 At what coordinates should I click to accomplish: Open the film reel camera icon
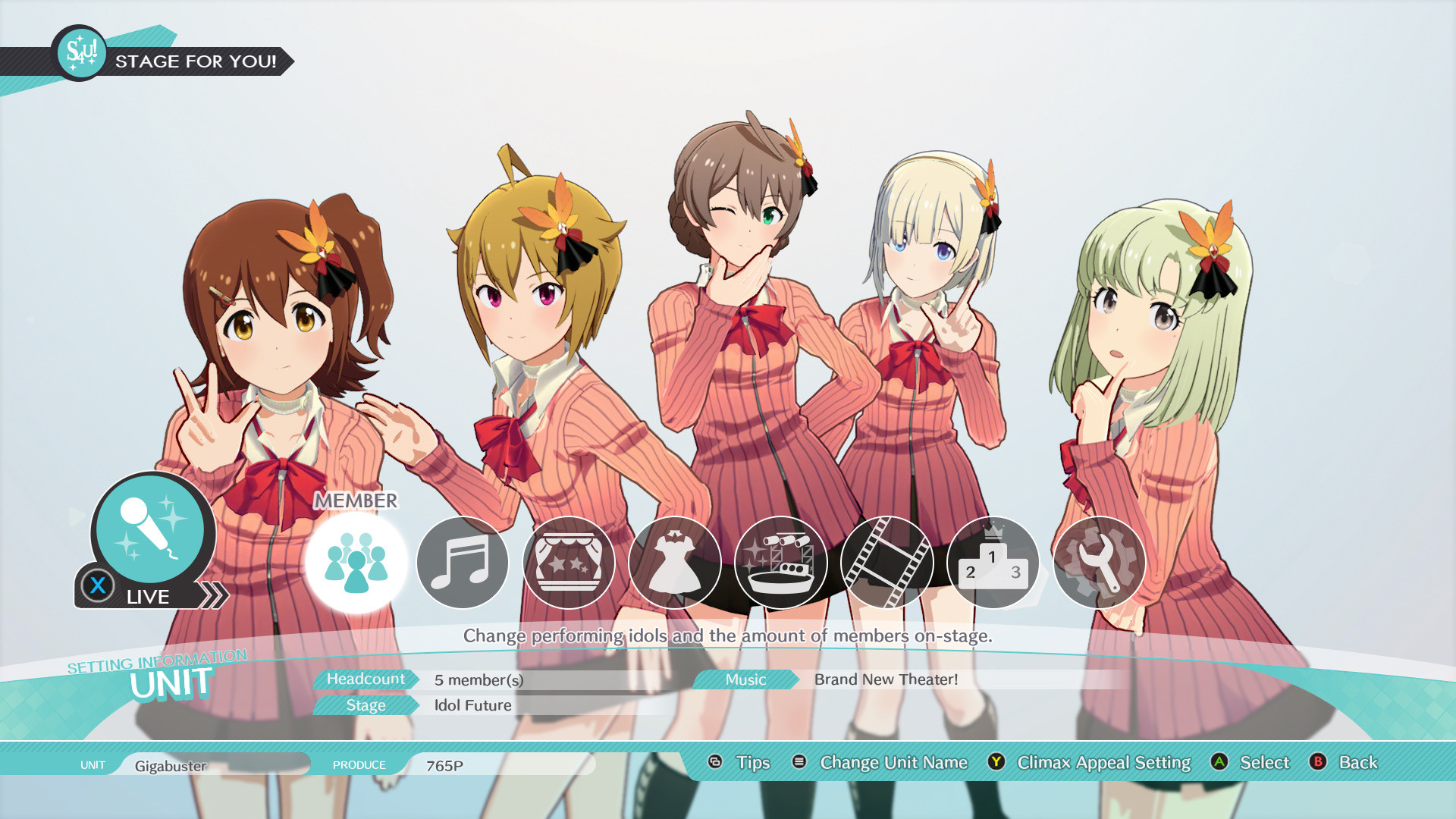click(x=887, y=564)
